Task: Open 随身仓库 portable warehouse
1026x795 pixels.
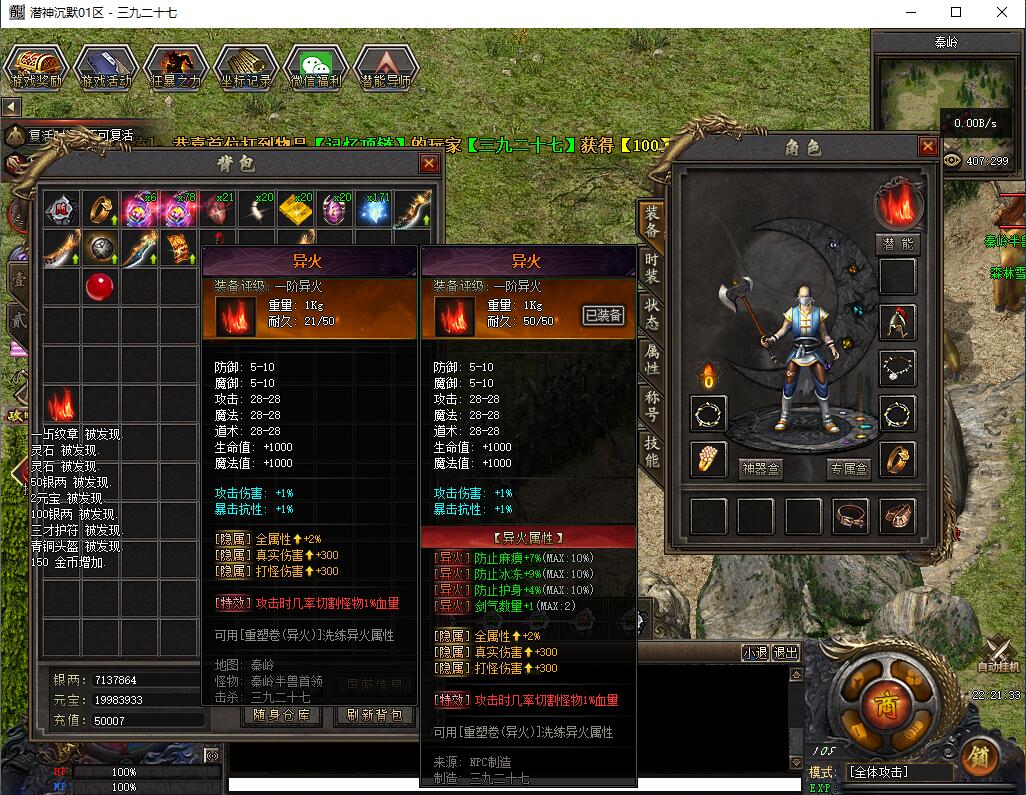Action: 281,715
